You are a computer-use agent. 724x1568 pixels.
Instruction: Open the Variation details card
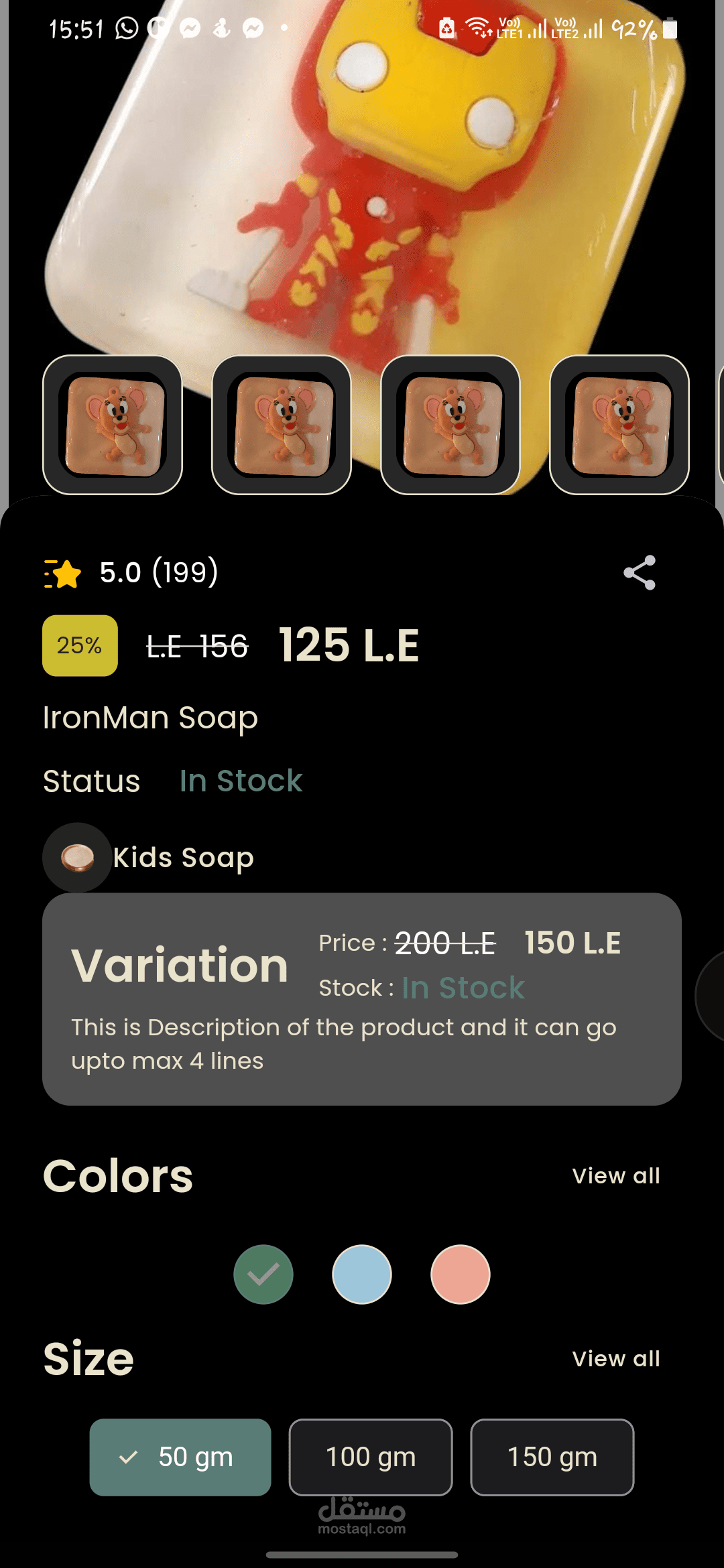[x=362, y=998]
